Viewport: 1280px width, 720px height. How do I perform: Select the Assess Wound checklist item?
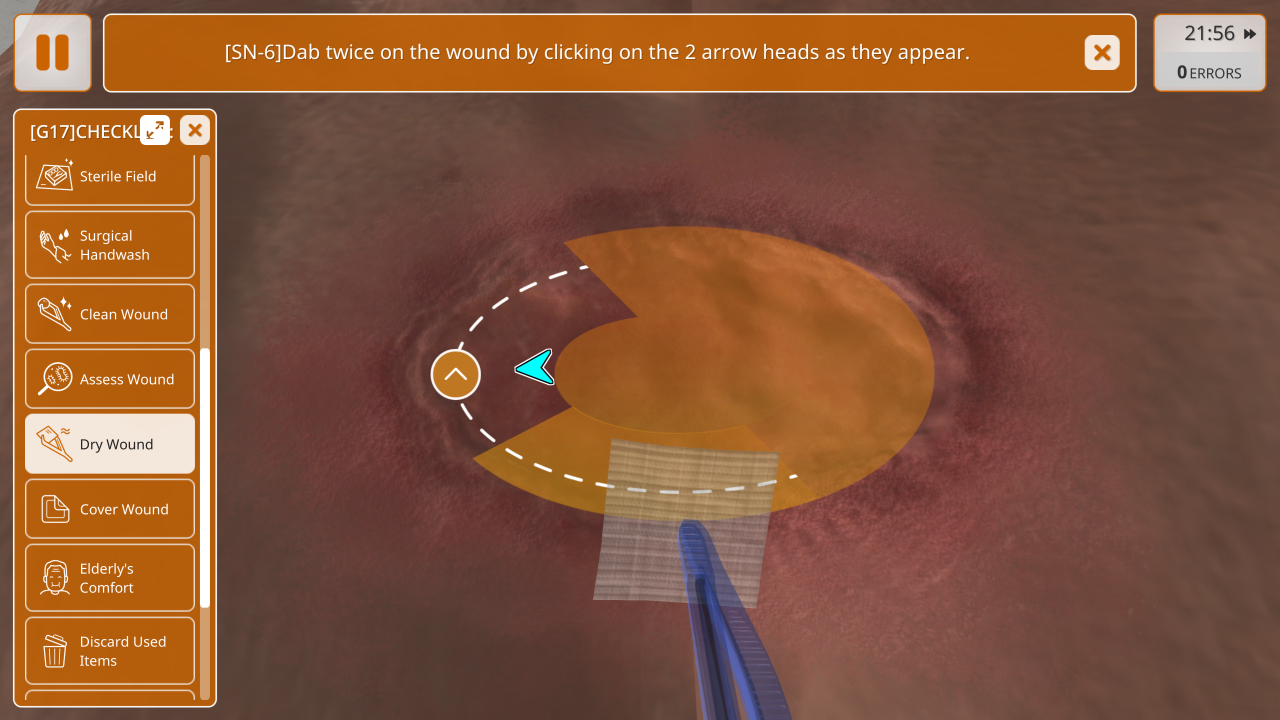(110, 379)
